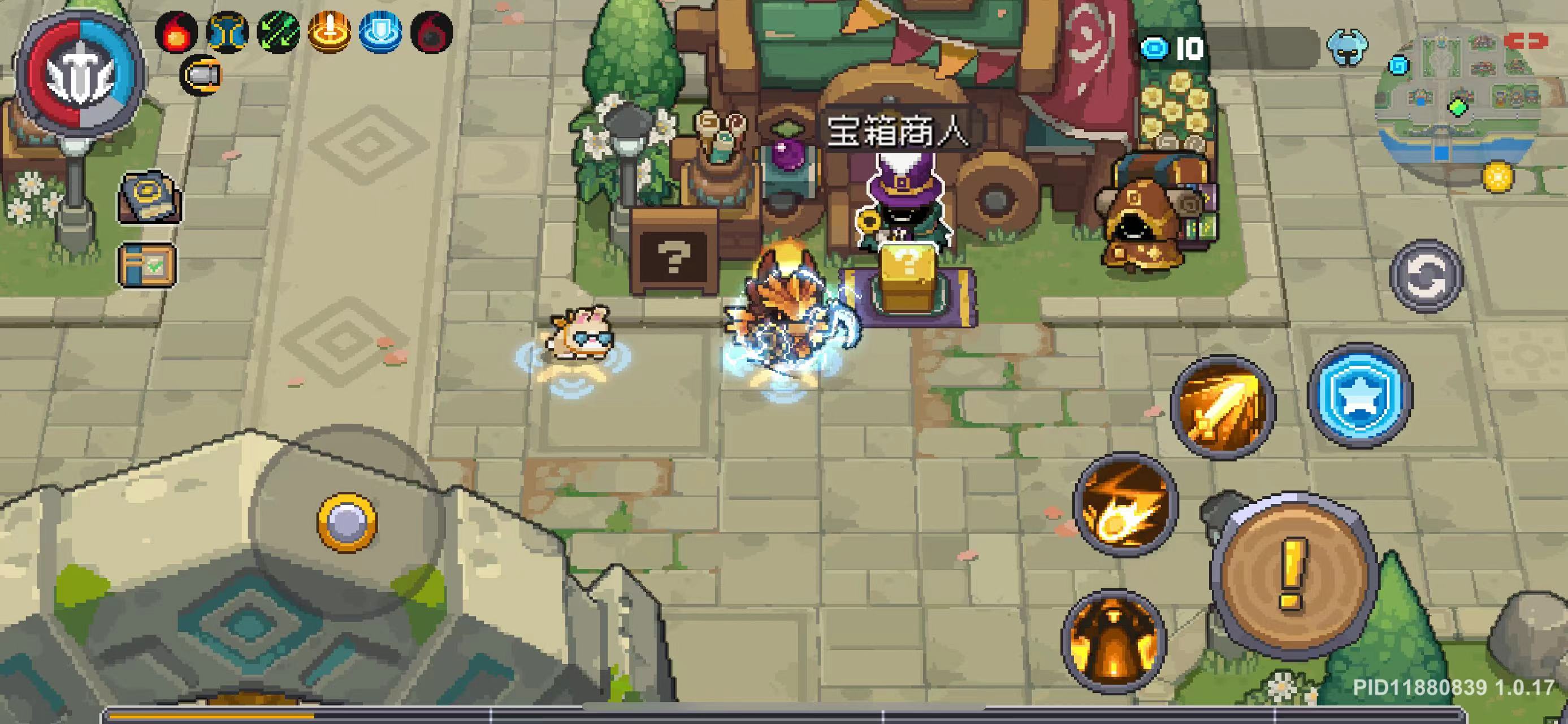Tap the grey weapon swap arrows button
Image resolution: width=1568 pixels, height=724 pixels.
pos(1426,276)
